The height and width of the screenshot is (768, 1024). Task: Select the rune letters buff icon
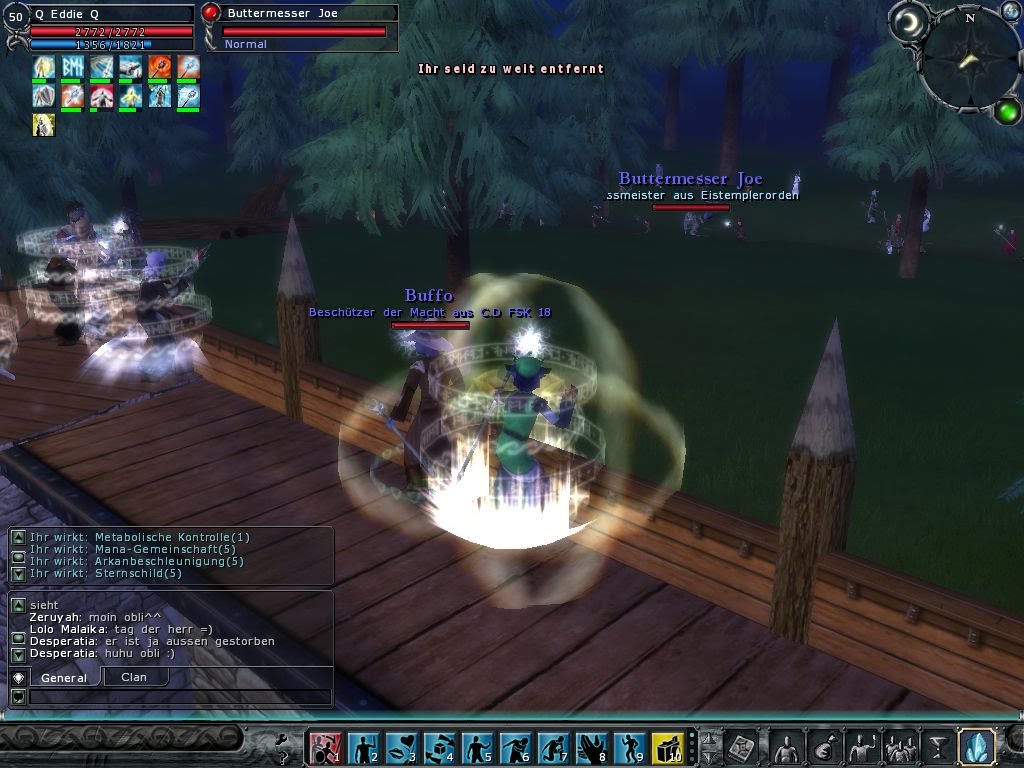coord(72,68)
